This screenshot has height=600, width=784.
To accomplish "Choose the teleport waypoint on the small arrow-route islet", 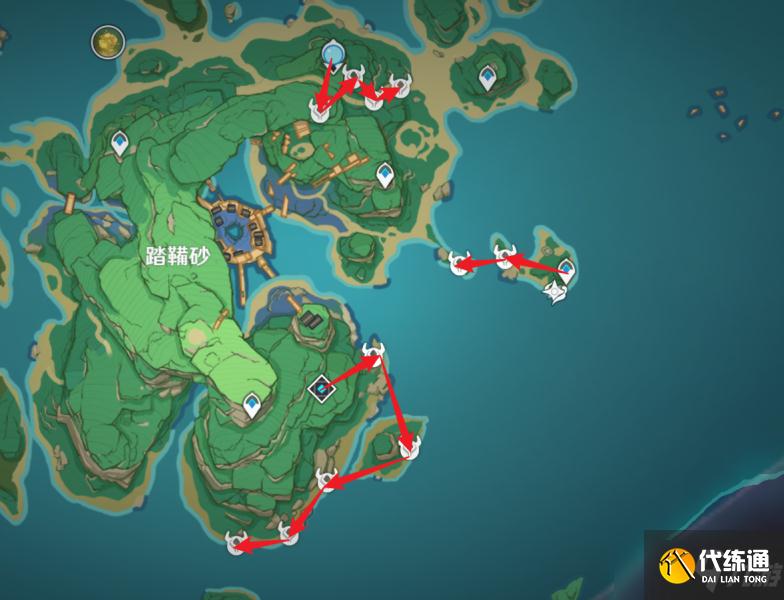I will [x=566, y=269].
